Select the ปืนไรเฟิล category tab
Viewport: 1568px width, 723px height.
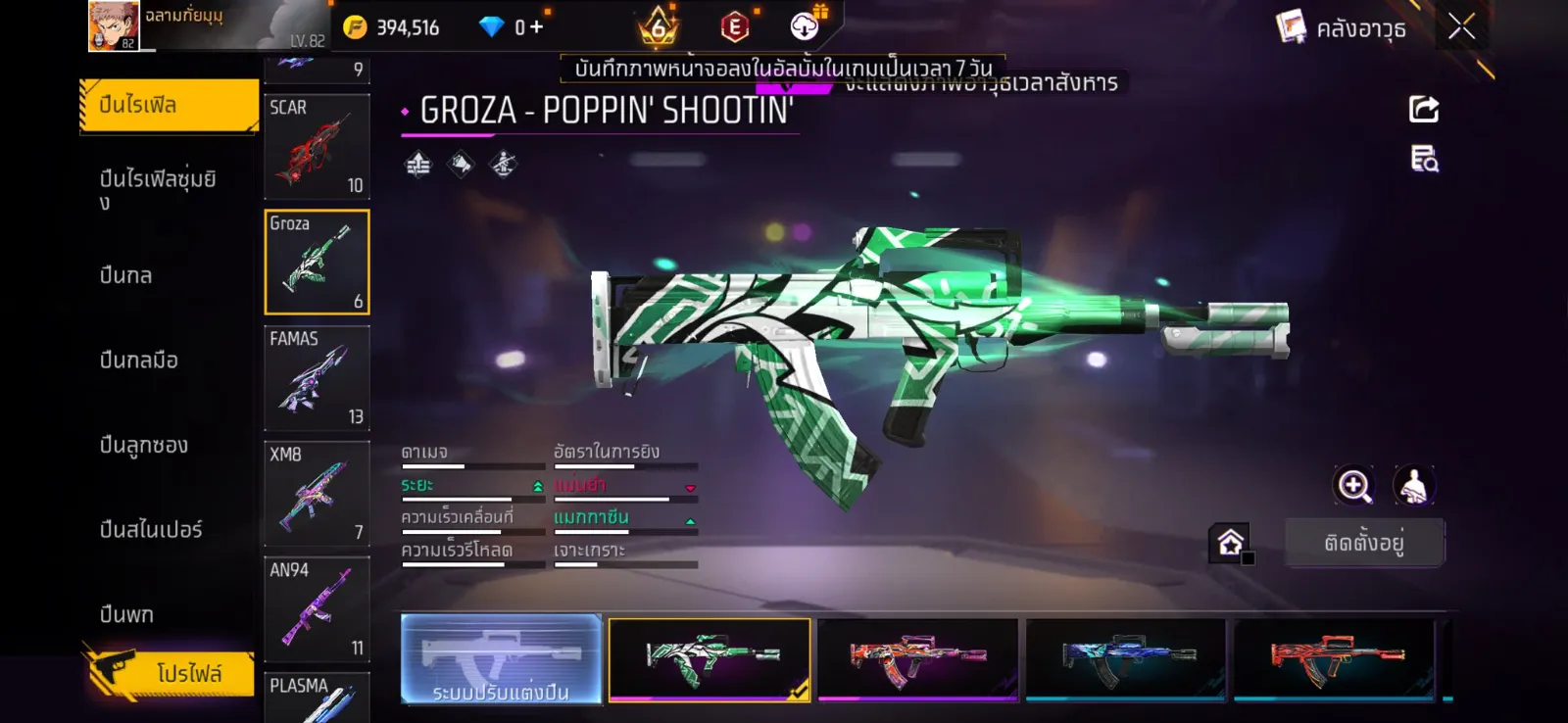pos(168,105)
